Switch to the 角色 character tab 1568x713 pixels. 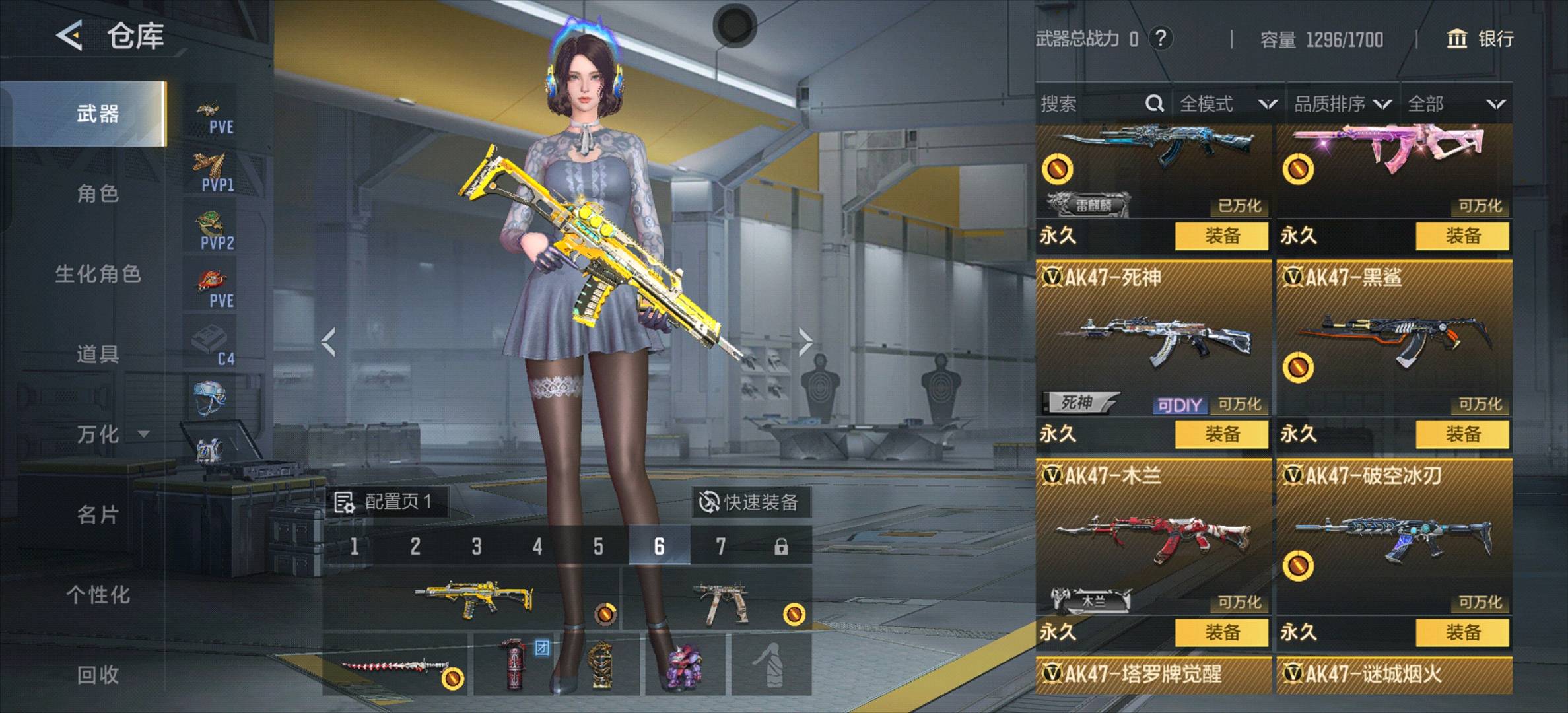(x=98, y=194)
